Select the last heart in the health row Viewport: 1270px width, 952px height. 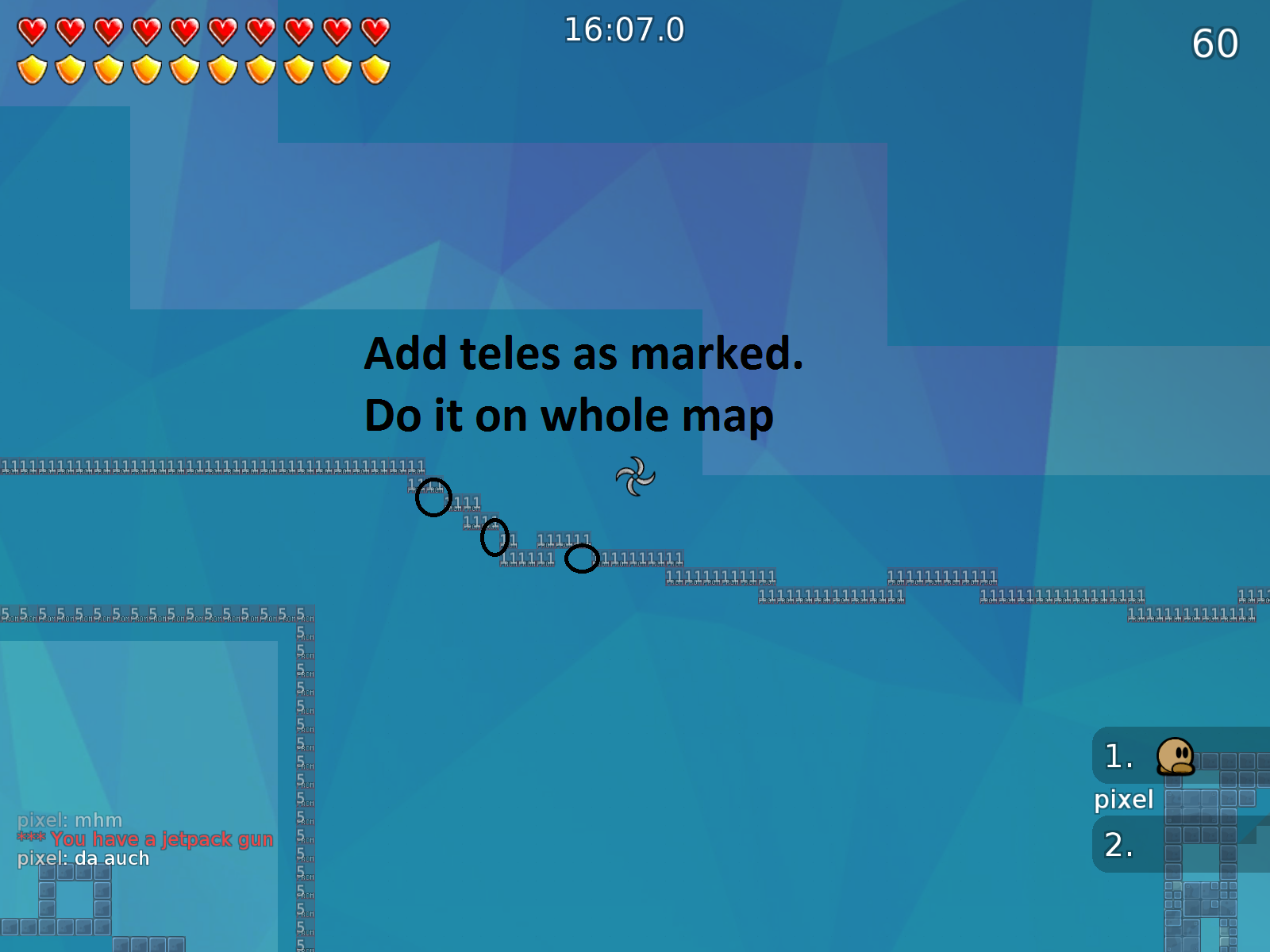click(373, 30)
